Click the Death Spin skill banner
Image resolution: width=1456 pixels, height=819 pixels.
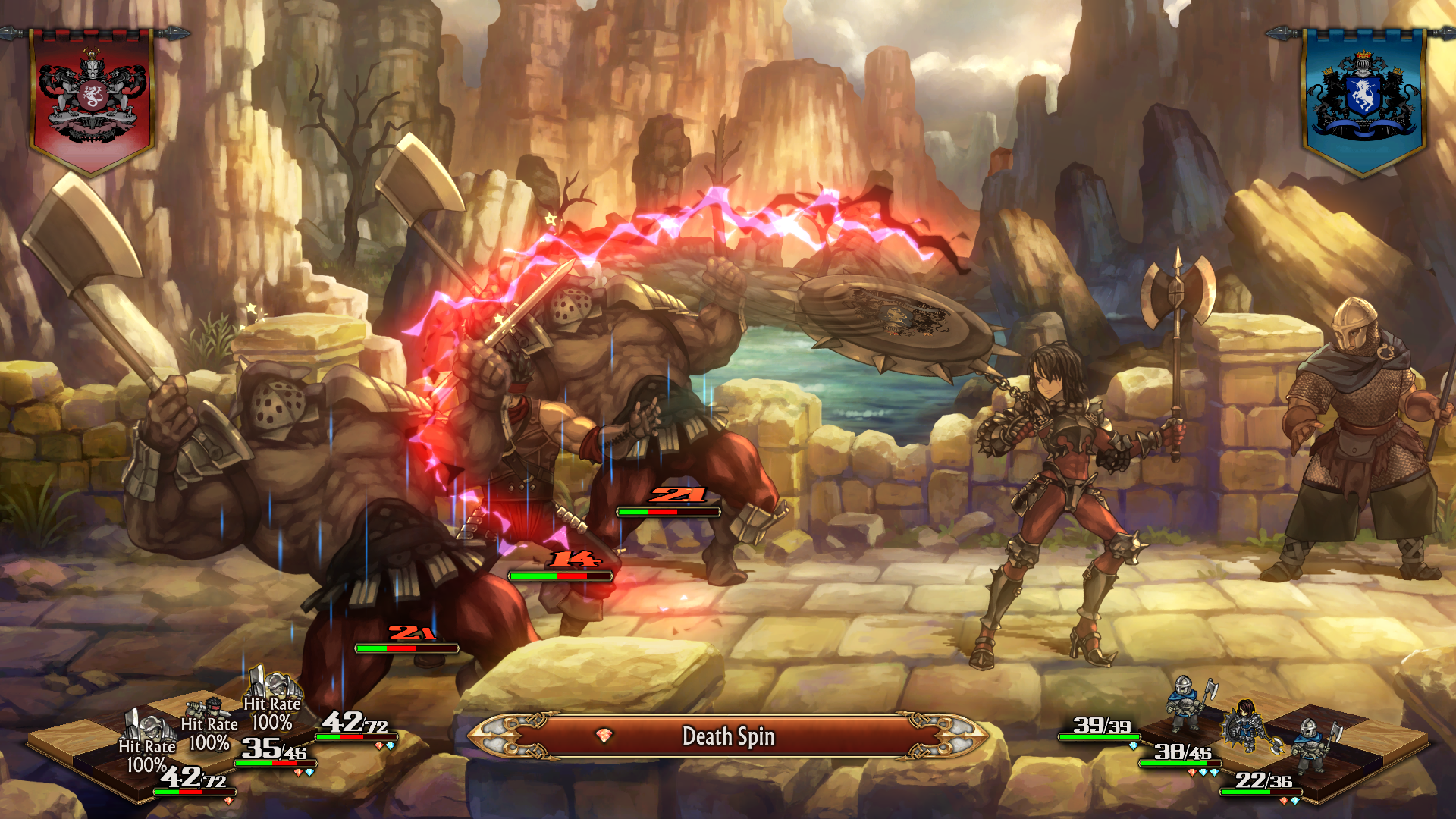click(x=728, y=736)
